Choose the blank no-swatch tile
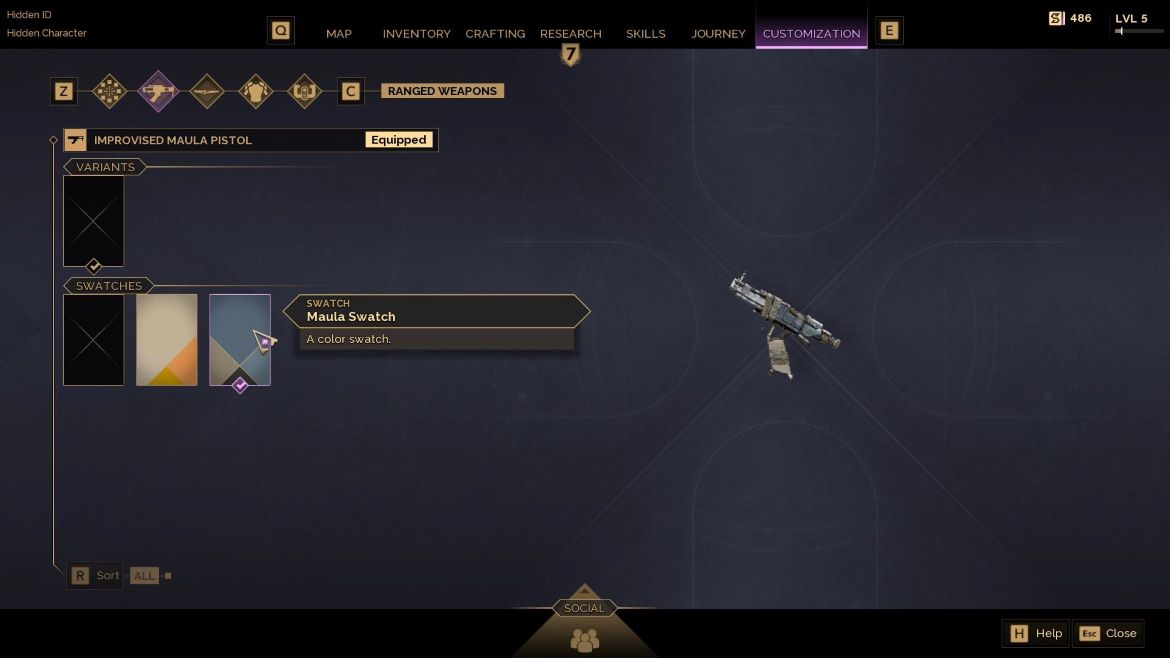1170x658 pixels. [94, 339]
